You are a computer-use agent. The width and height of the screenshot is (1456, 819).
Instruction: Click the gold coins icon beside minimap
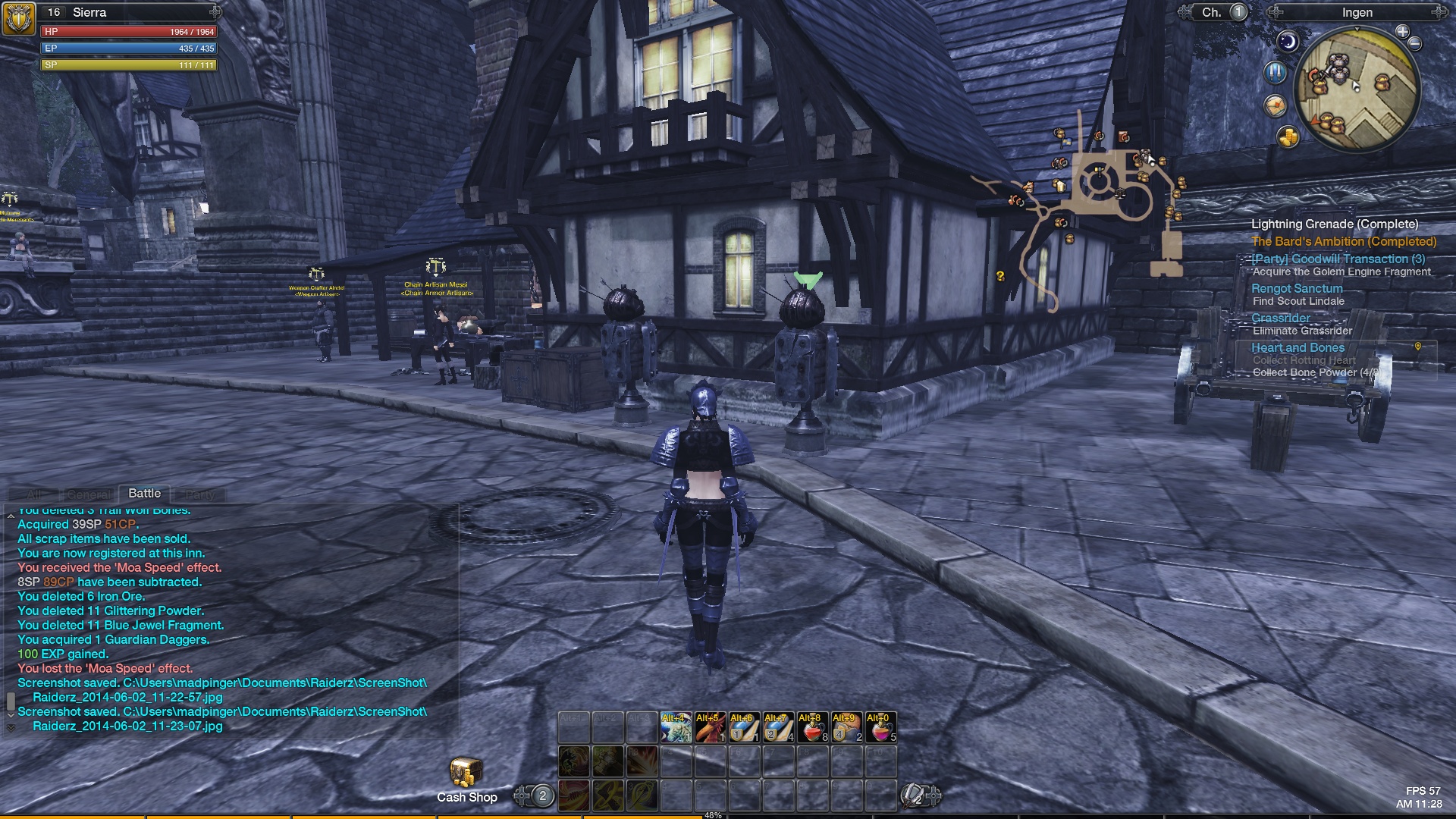tap(1288, 137)
